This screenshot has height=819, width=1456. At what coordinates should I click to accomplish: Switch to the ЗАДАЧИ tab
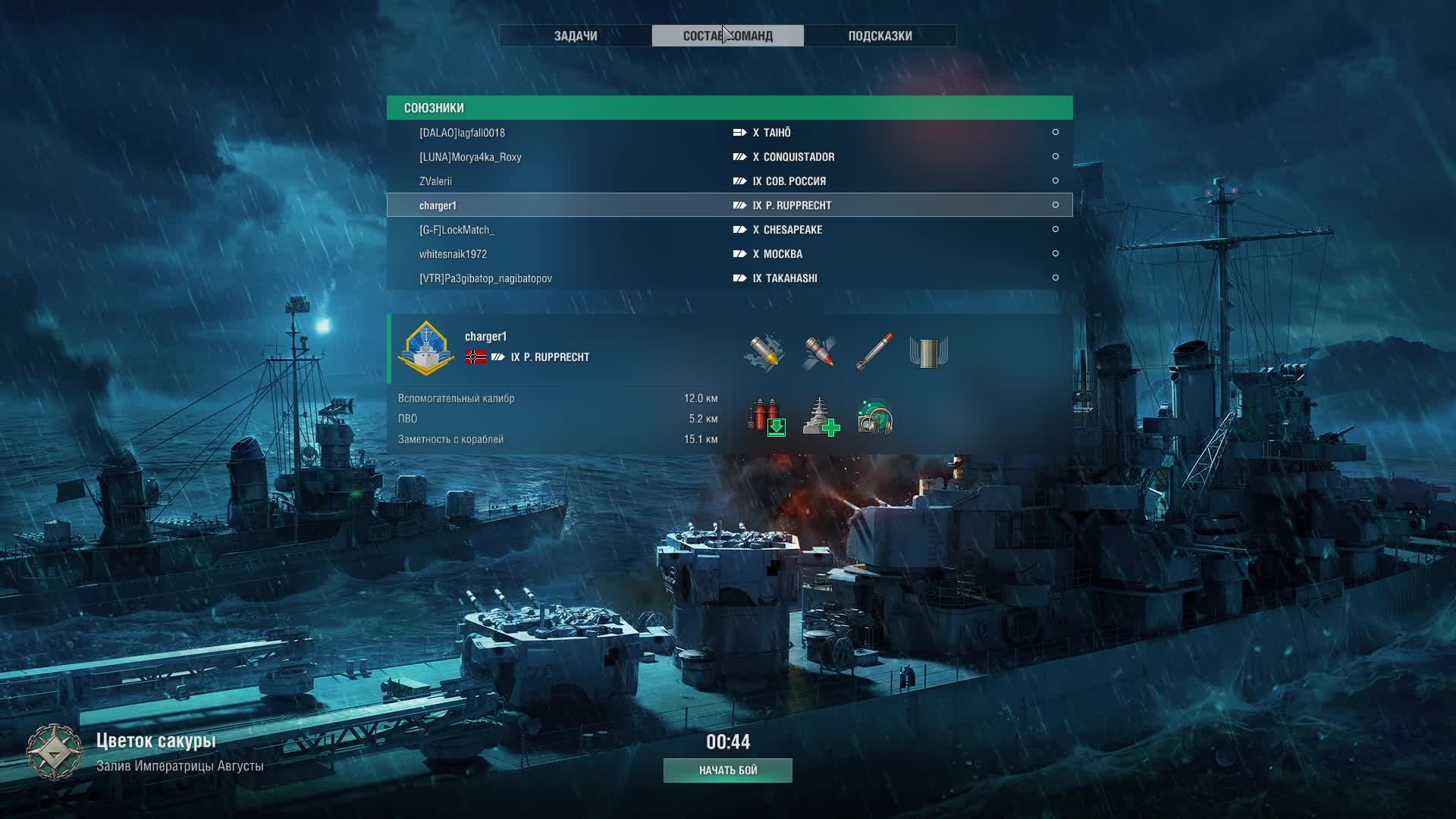[x=576, y=36]
